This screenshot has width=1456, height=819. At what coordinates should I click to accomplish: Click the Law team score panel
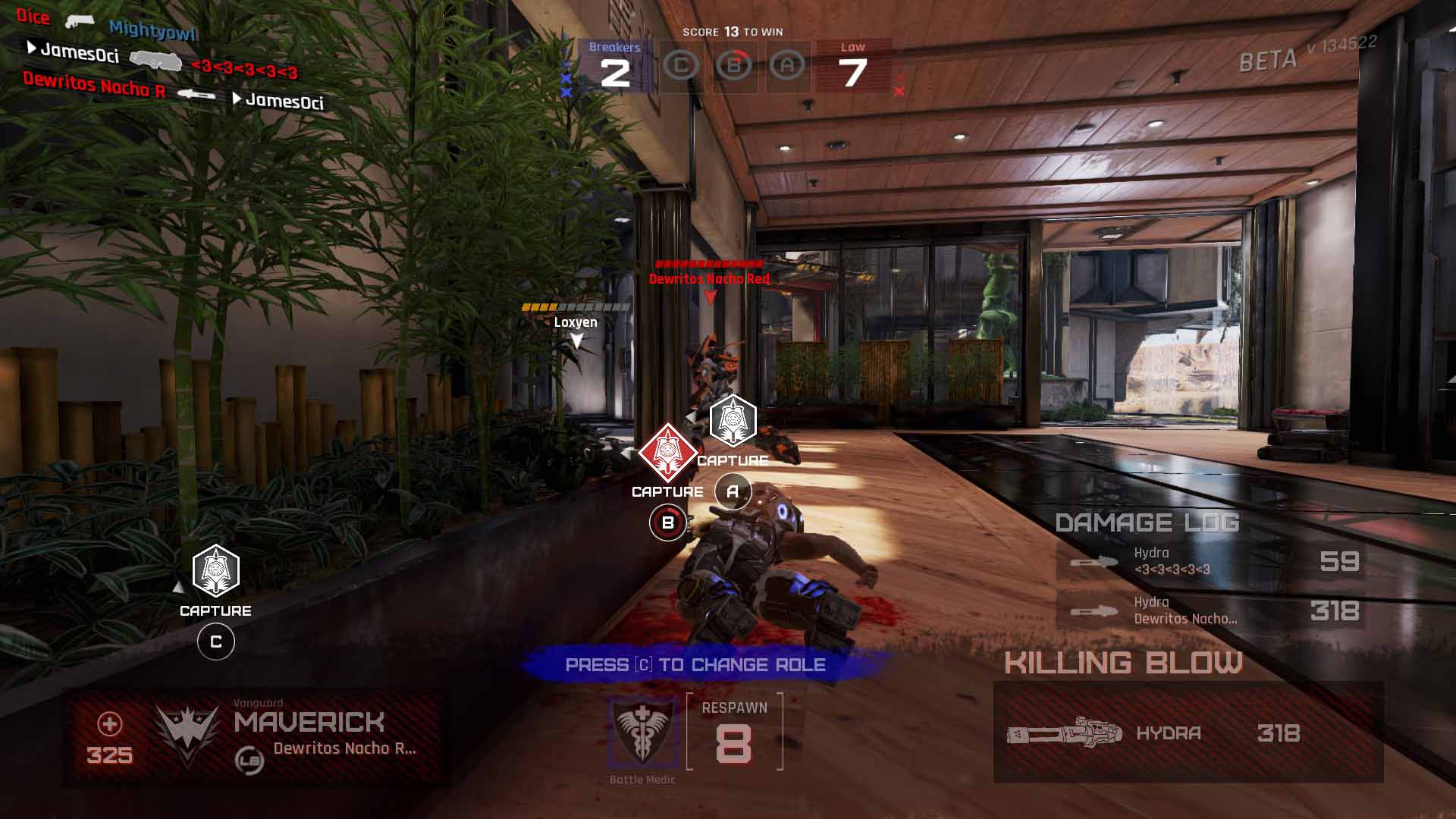pyautogui.click(x=853, y=67)
